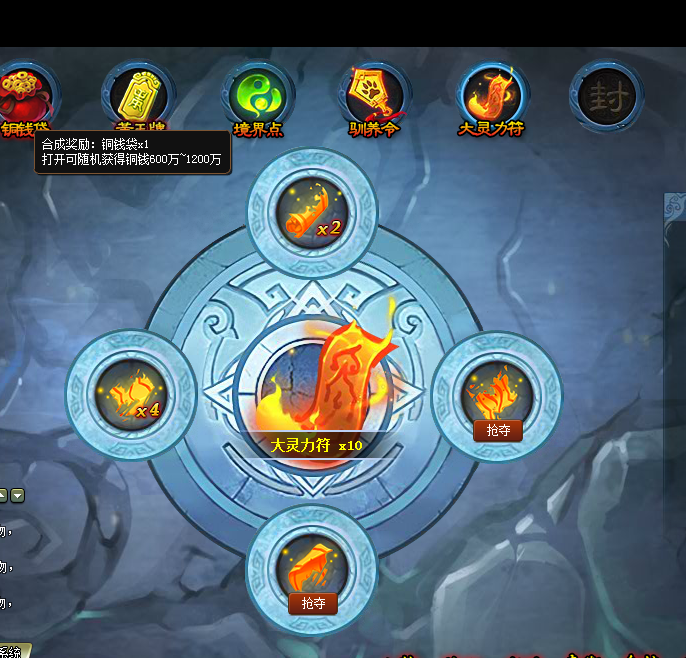The width and height of the screenshot is (686, 658).
Task: Click the locked 封 sealed slot
Action: pyautogui.click(x=607, y=96)
